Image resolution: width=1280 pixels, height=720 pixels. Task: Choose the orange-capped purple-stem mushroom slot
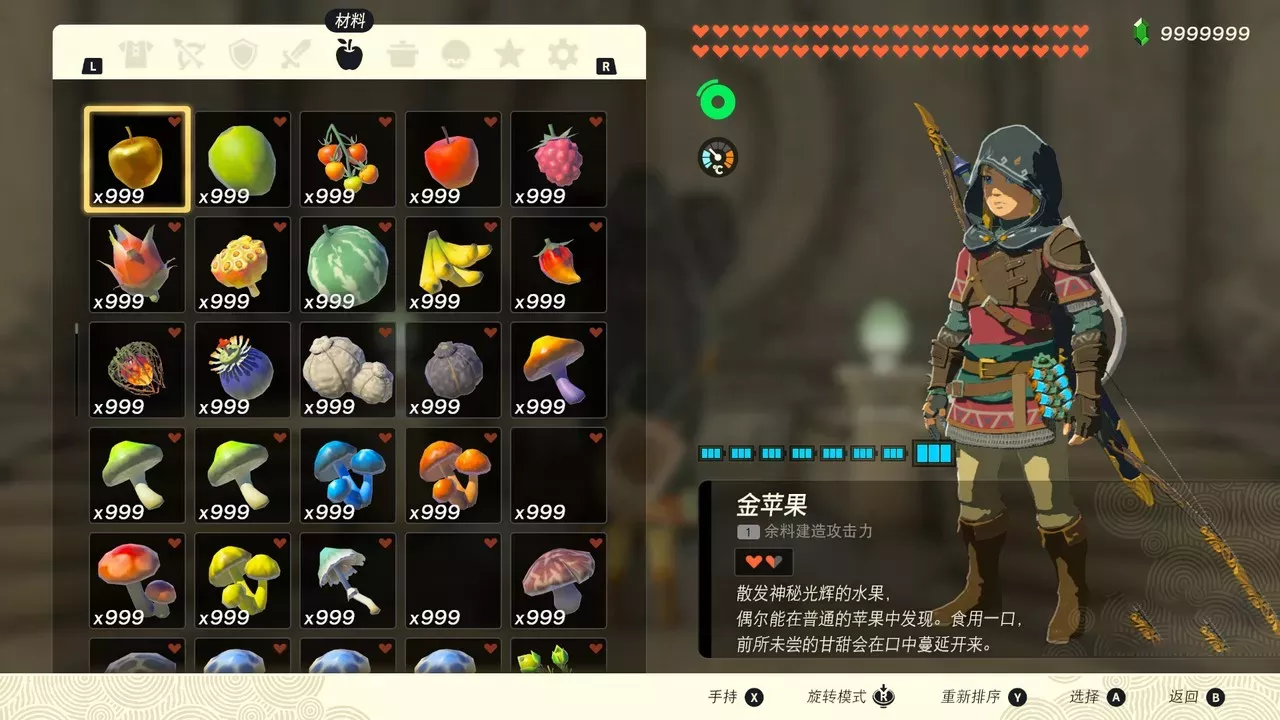point(559,369)
